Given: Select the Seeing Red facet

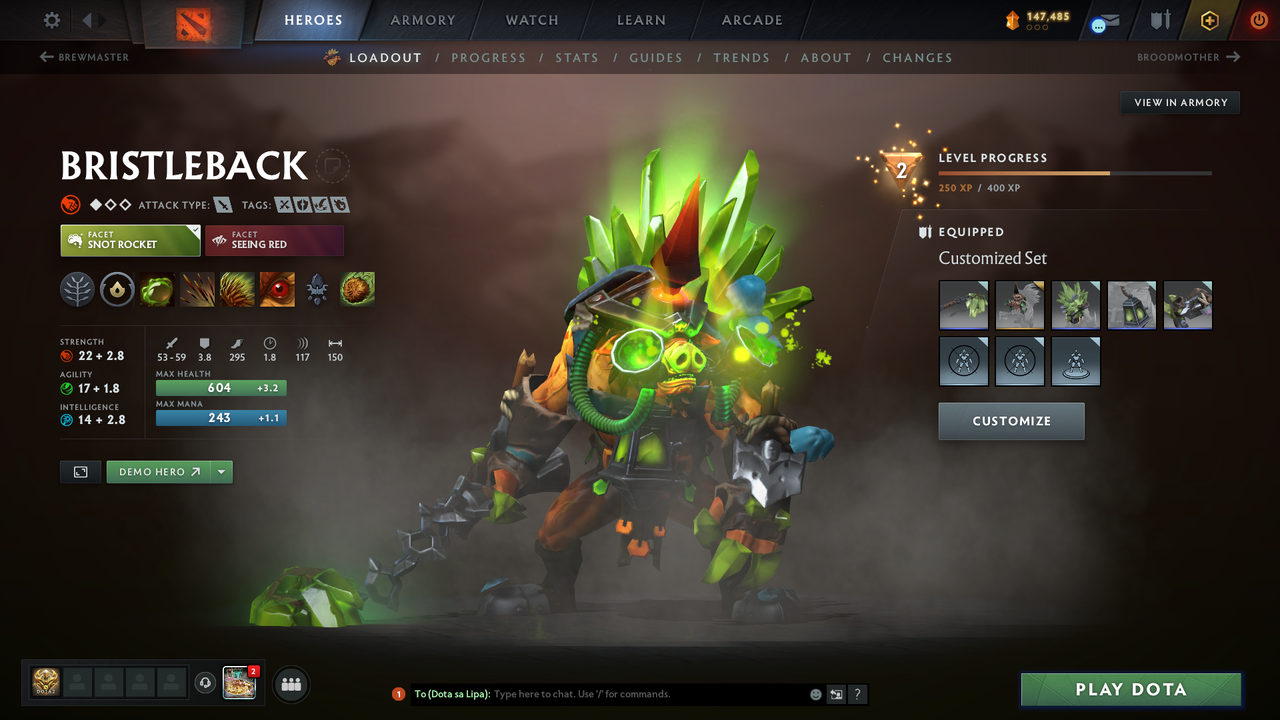Looking at the screenshot, I should tap(274, 240).
